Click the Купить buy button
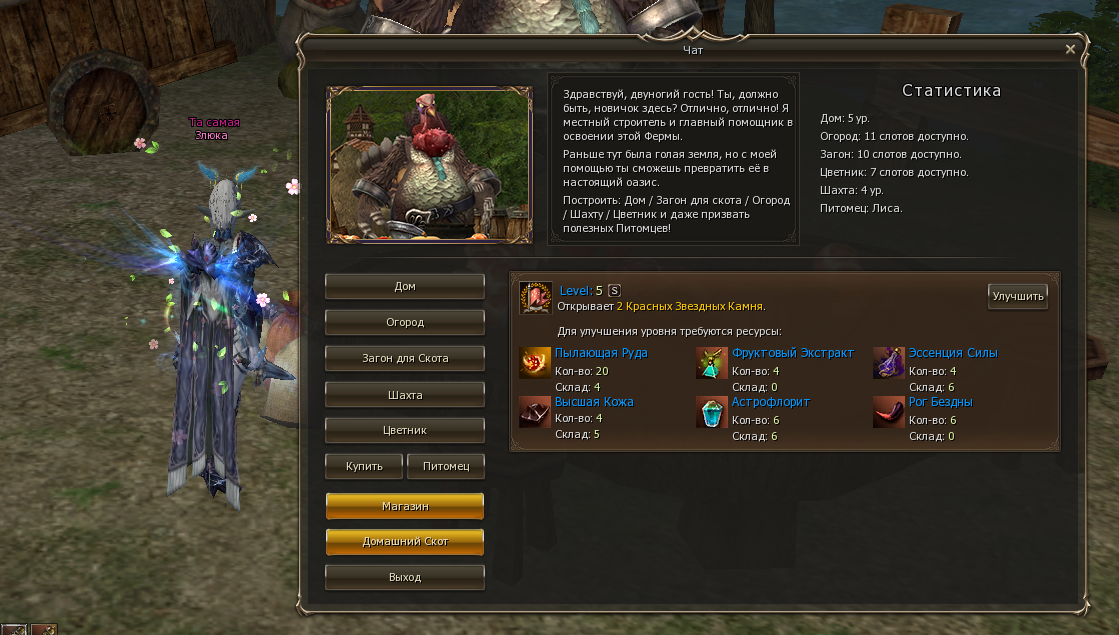 point(364,466)
